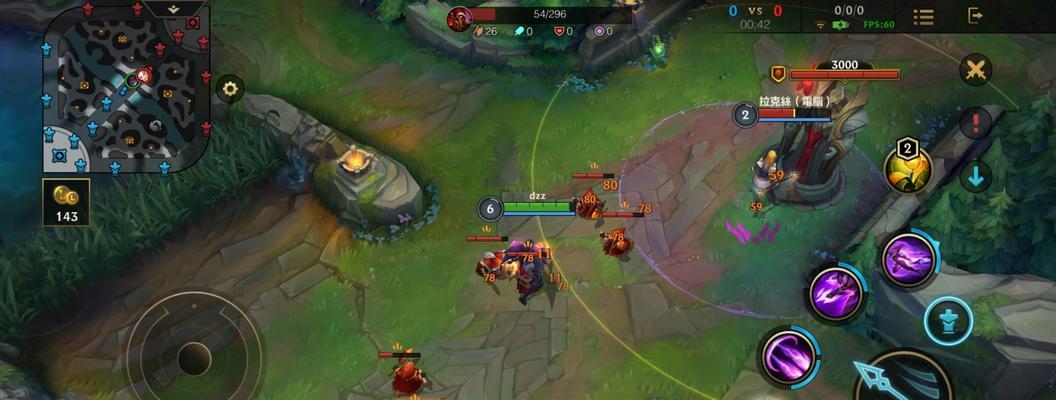Cast the bottom purple slash ability
This screenshot has height=400, width=1056.
click(x=787, y=356)
